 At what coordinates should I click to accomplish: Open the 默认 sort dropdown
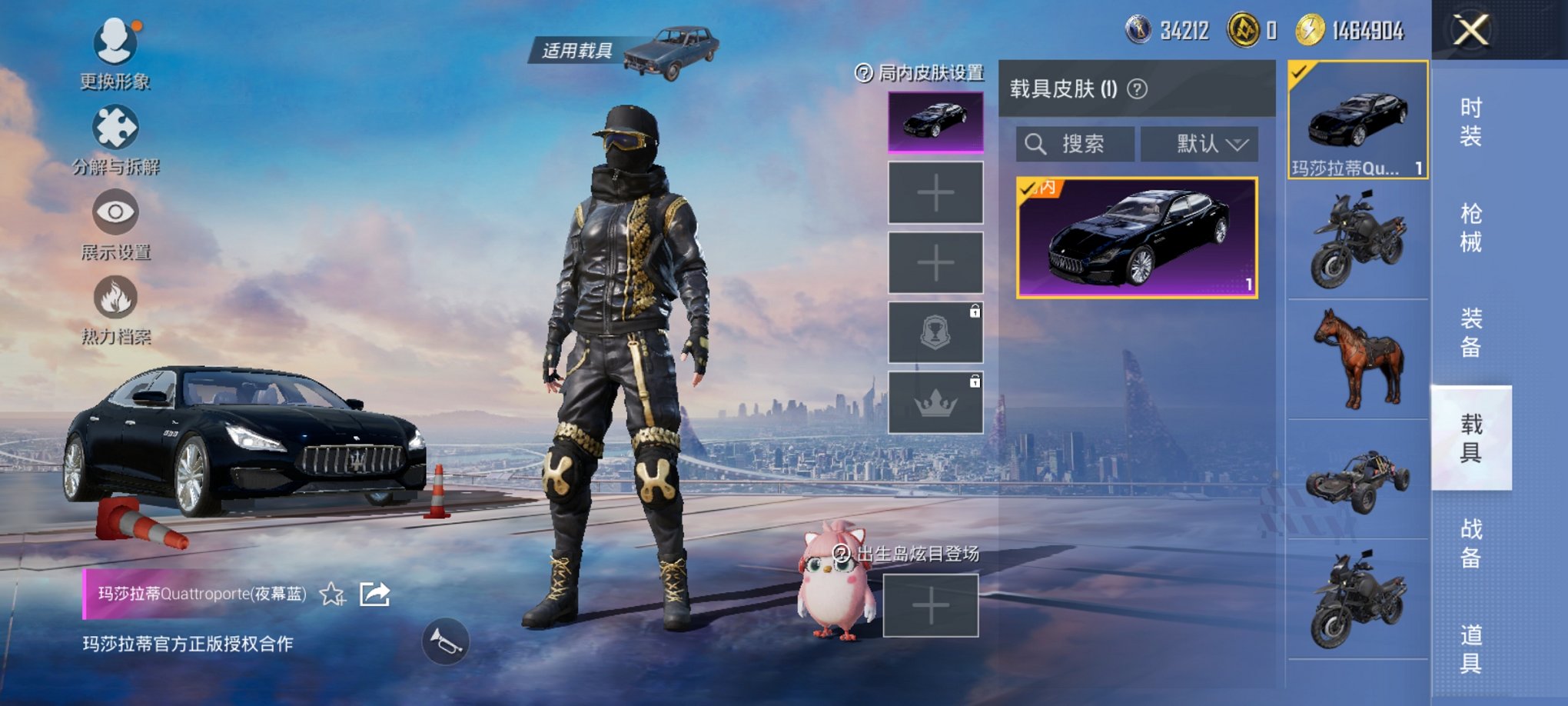(1201, 143)
